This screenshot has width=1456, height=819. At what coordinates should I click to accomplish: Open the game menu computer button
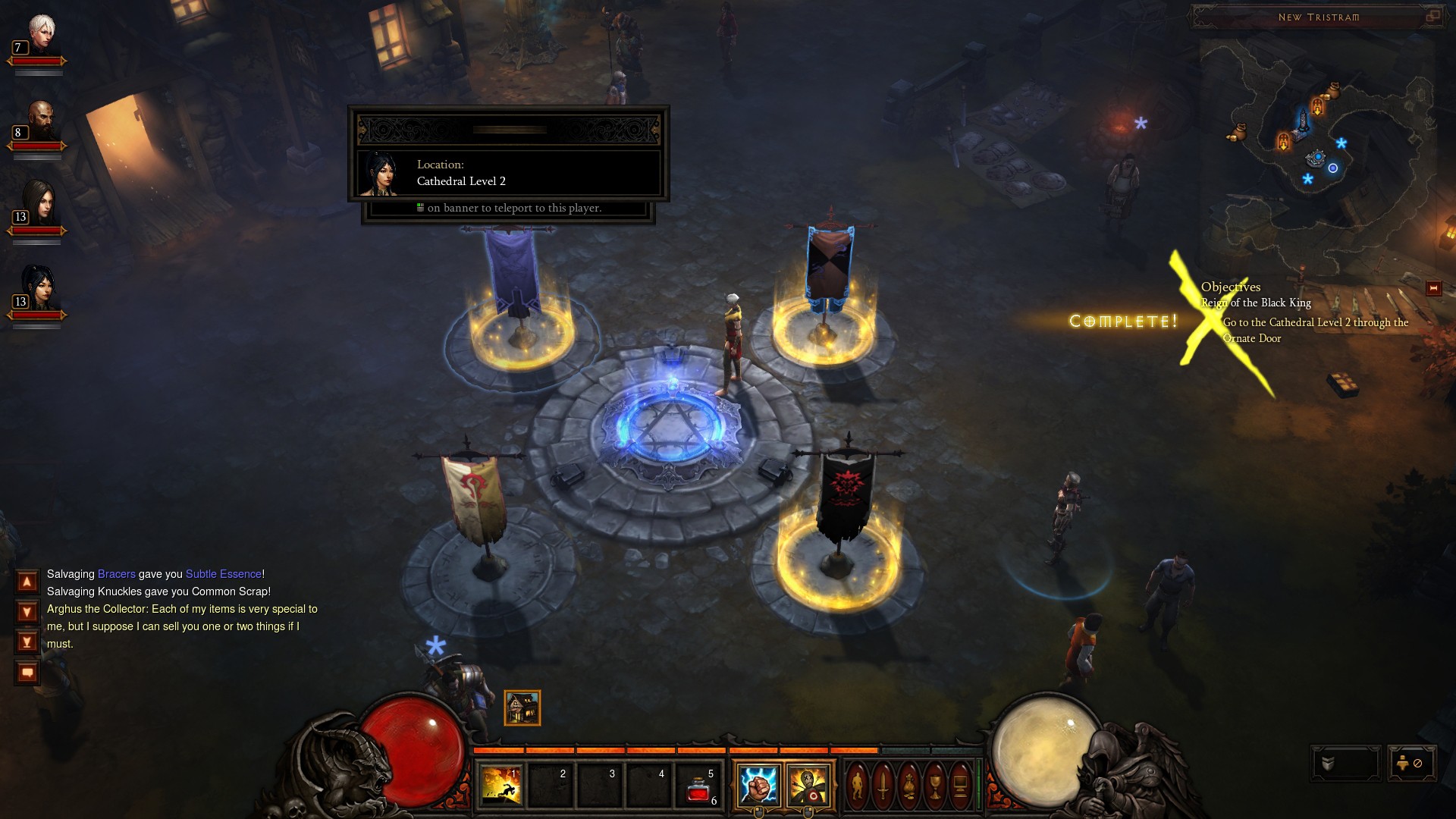click(960, 785)
